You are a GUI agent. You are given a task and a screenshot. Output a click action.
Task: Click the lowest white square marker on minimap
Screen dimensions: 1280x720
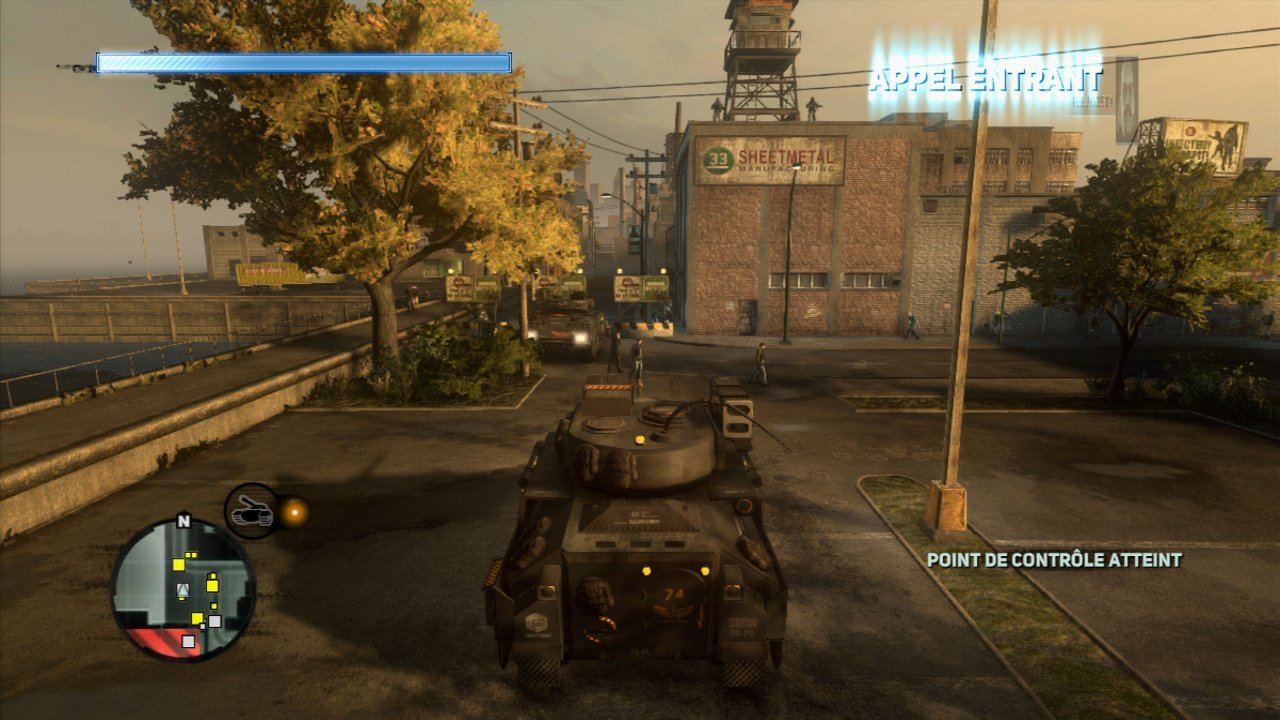click(189, 640)
